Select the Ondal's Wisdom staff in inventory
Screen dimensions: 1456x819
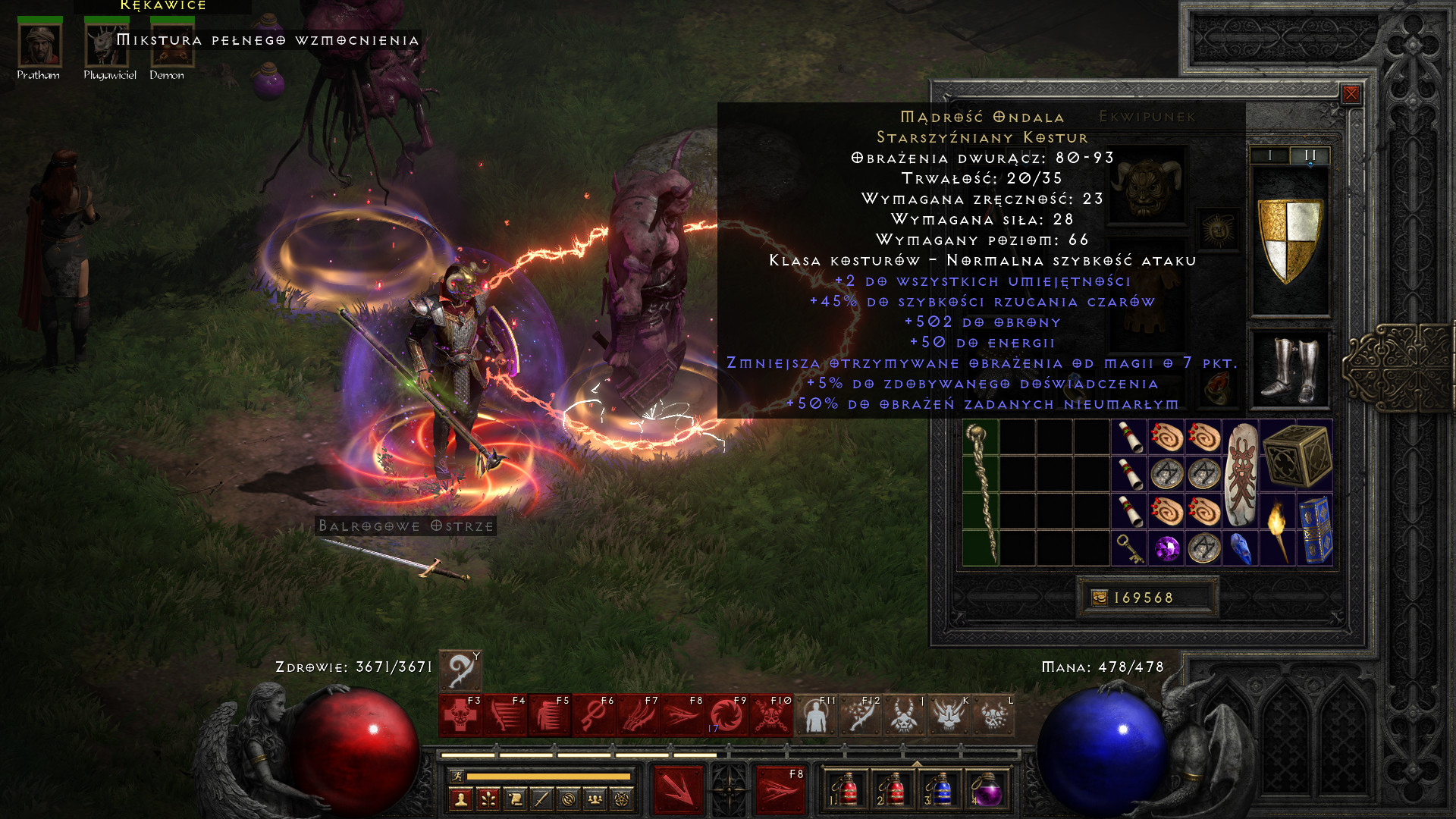[981, 493]
